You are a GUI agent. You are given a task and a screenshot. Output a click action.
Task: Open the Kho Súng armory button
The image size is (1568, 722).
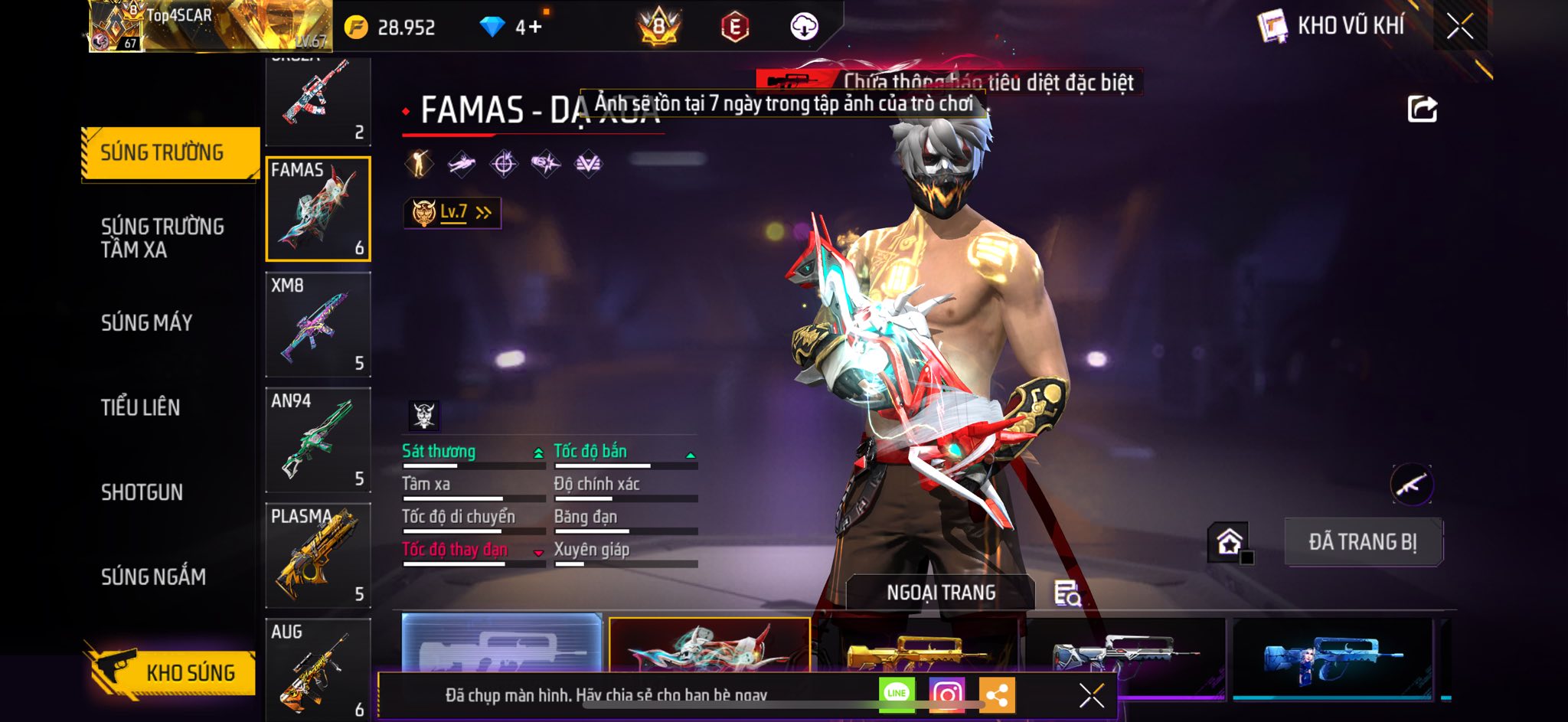click(171, 672)
